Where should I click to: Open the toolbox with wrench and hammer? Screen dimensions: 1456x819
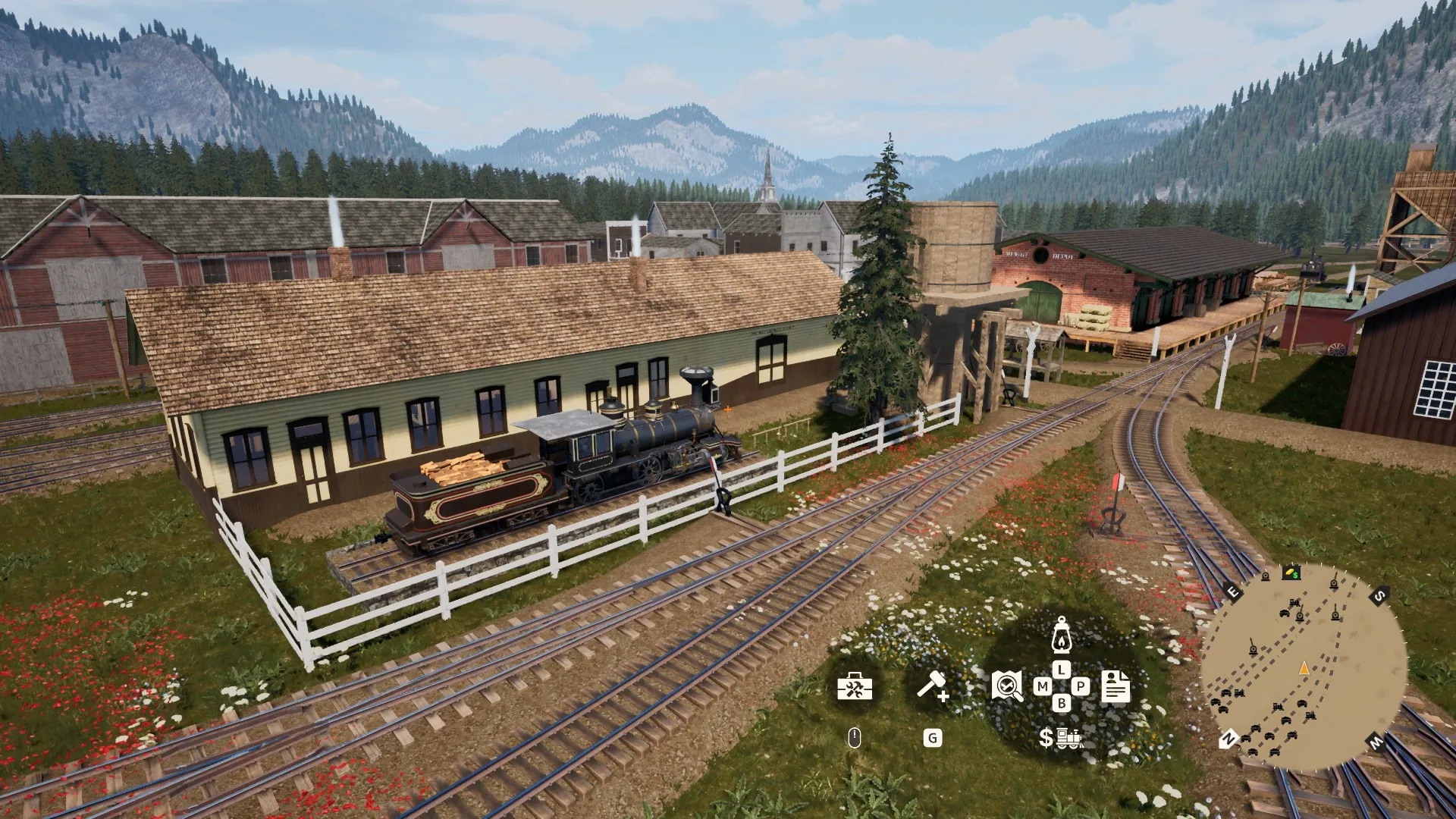pyautogui.click(x=855, y=687)
